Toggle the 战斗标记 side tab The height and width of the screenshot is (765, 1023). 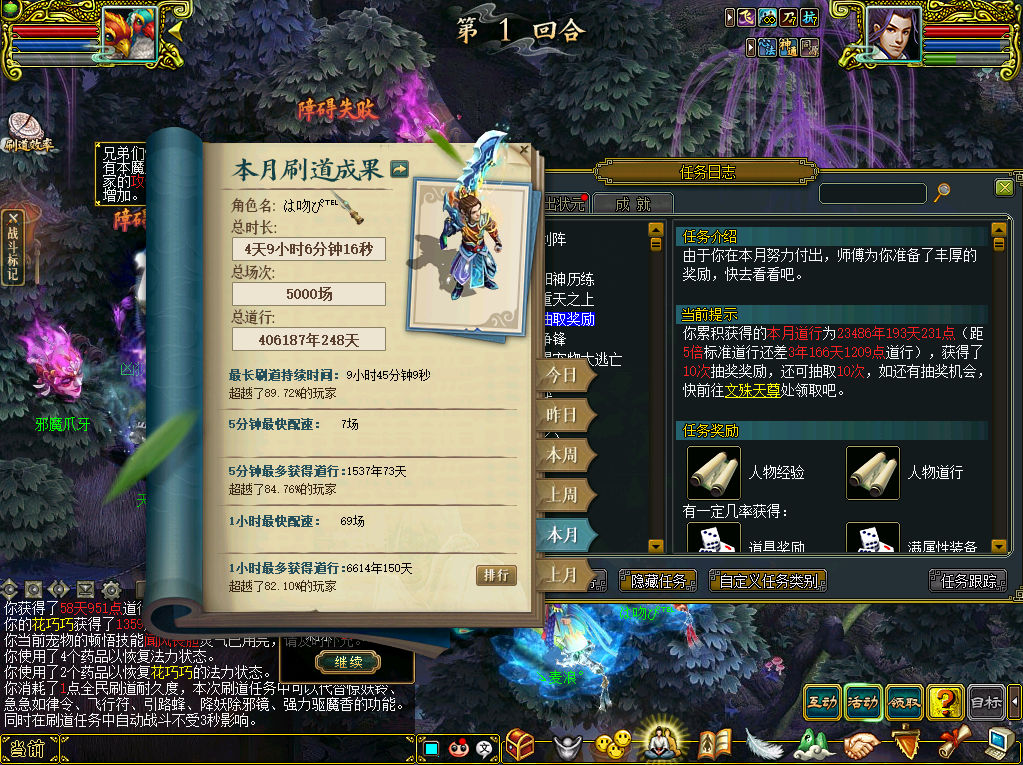point(13,247)
